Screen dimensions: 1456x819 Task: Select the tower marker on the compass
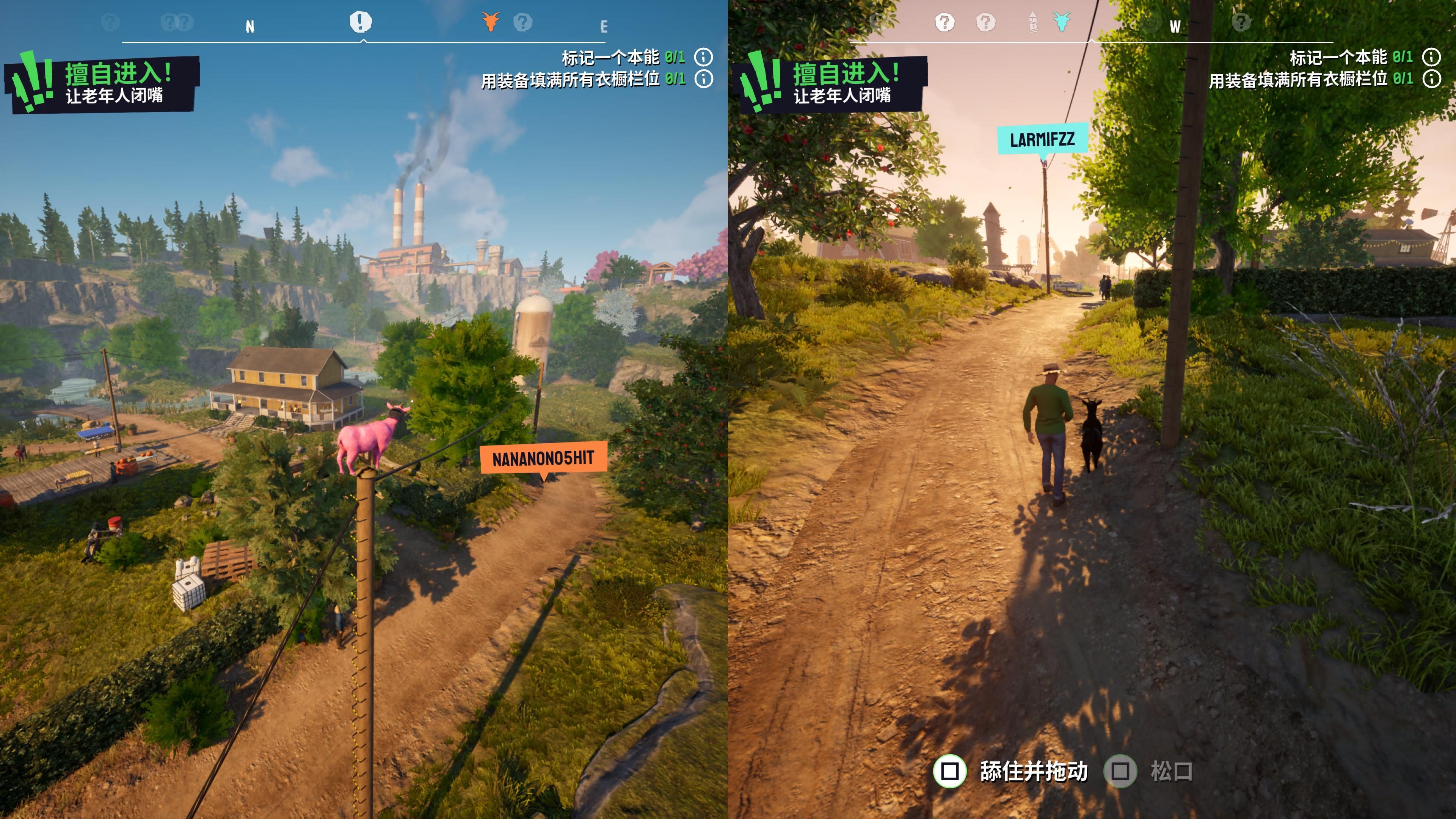click(x=1032, y=22)
